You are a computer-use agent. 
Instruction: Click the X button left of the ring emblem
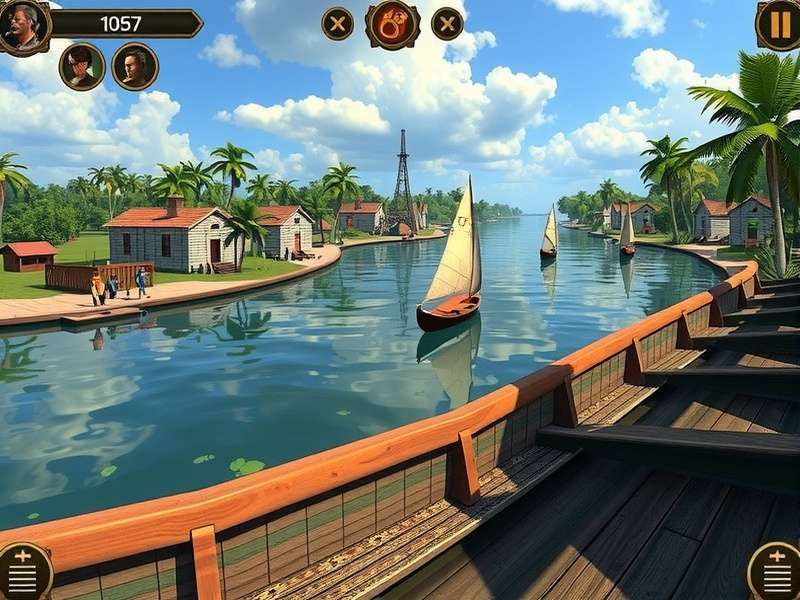(x=338, y=24)
